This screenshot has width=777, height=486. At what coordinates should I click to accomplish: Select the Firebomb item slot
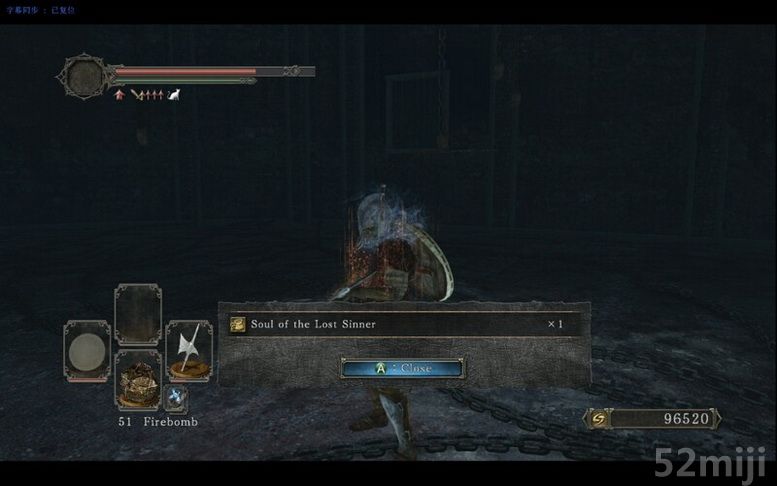tap(138, 380)
